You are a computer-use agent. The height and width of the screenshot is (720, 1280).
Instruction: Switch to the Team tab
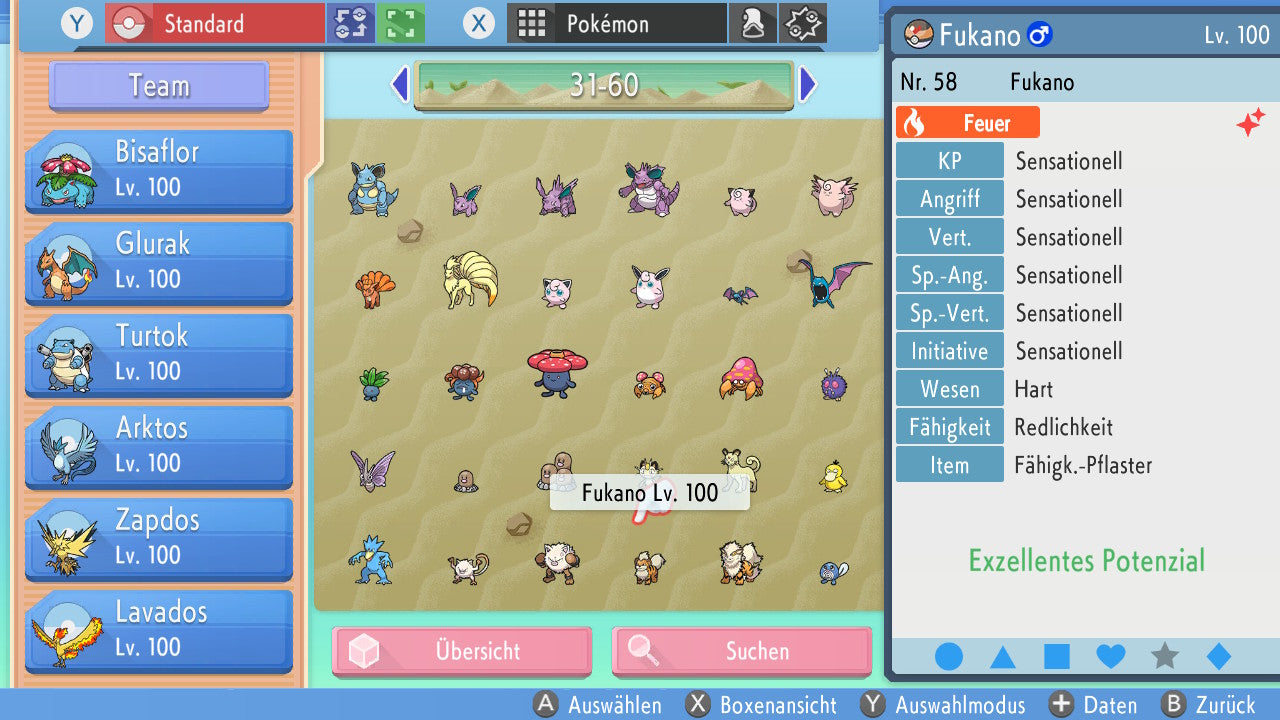157,86
